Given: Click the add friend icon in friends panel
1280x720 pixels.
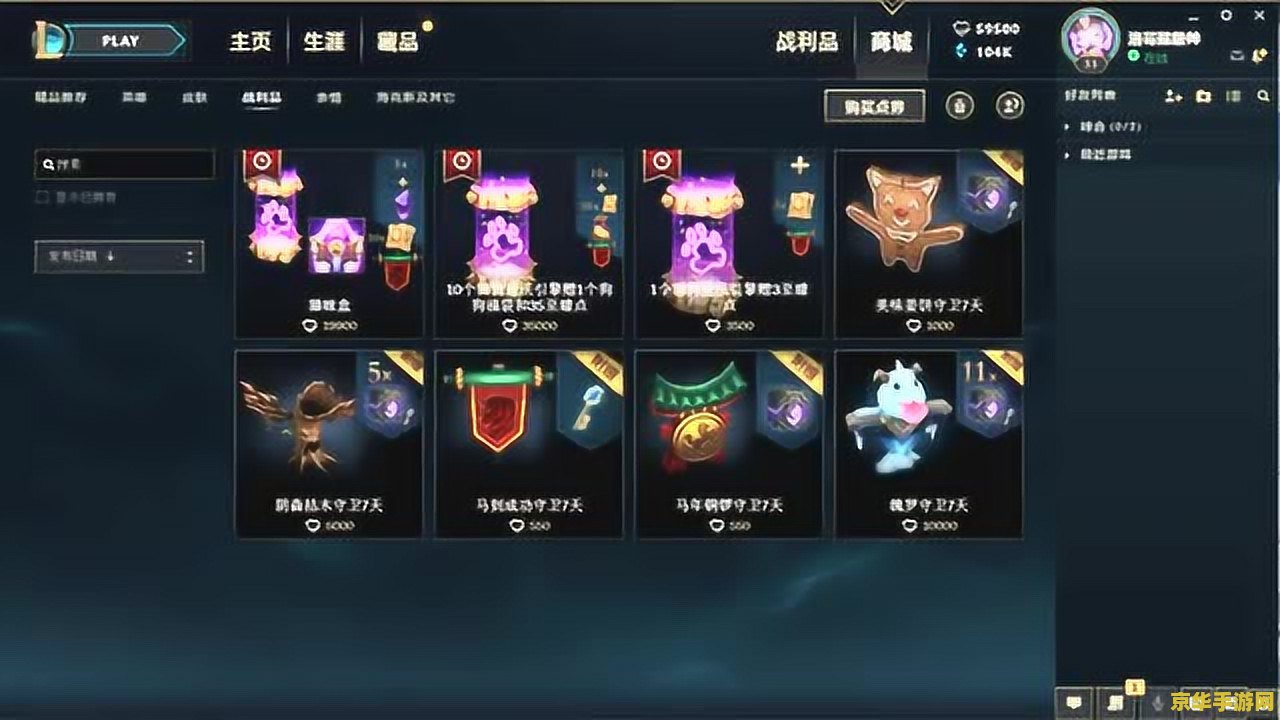Looking at the screenshot, I should point(1171,97).
